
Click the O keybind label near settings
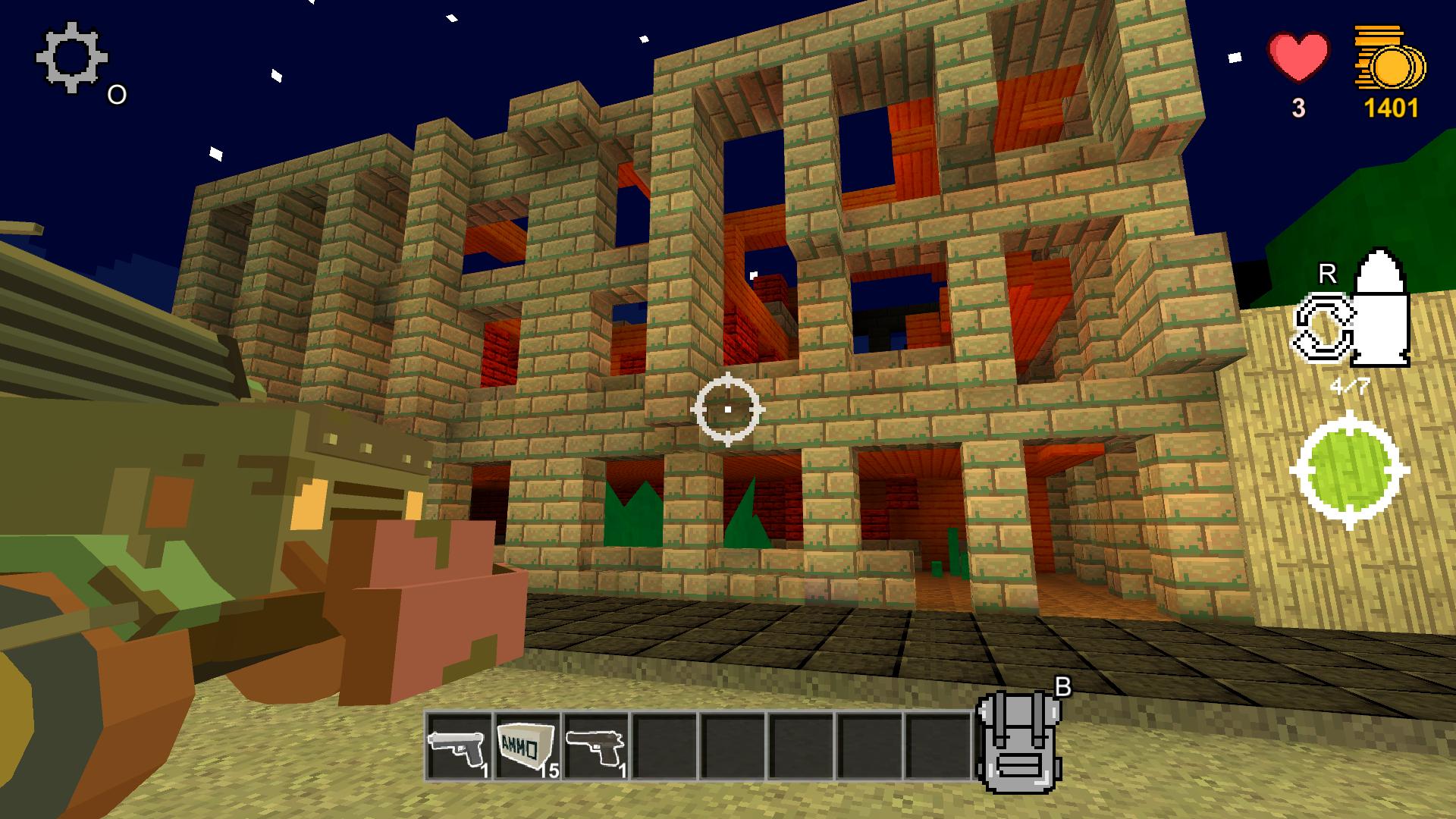(x=116, y=94)
